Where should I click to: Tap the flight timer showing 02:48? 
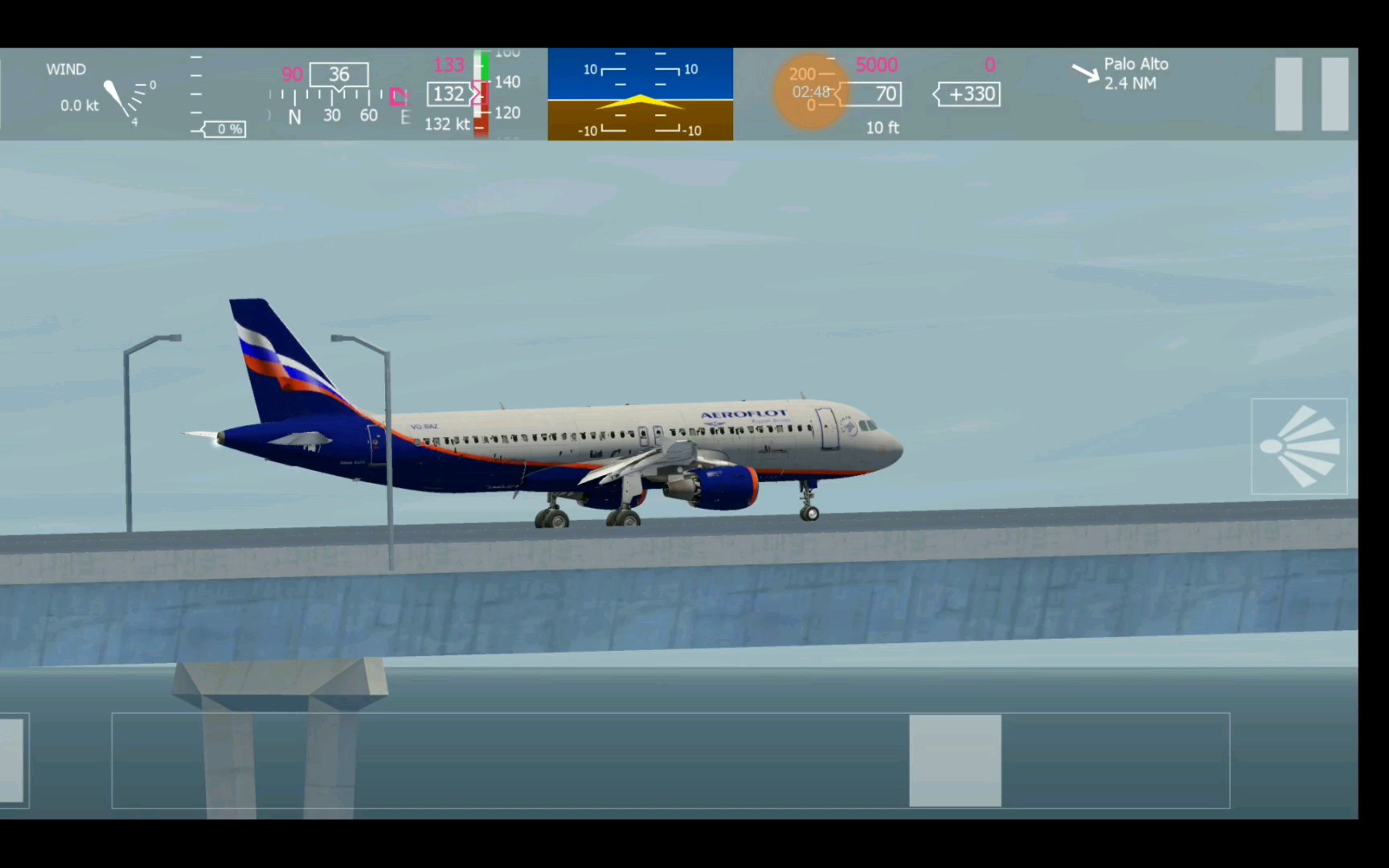tap(812, 91)
